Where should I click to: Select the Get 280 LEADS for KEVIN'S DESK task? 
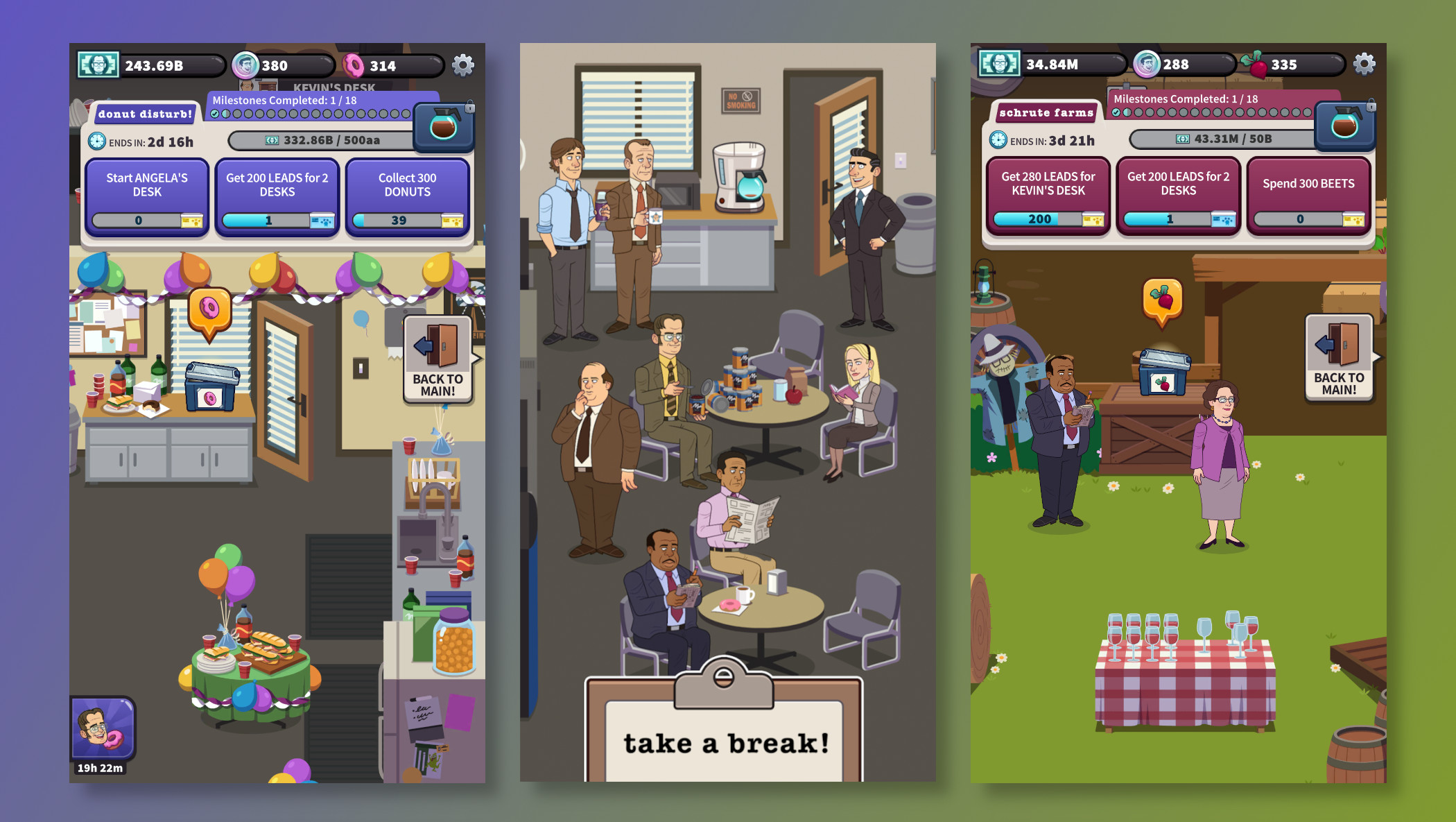[x=1049, y=194]
